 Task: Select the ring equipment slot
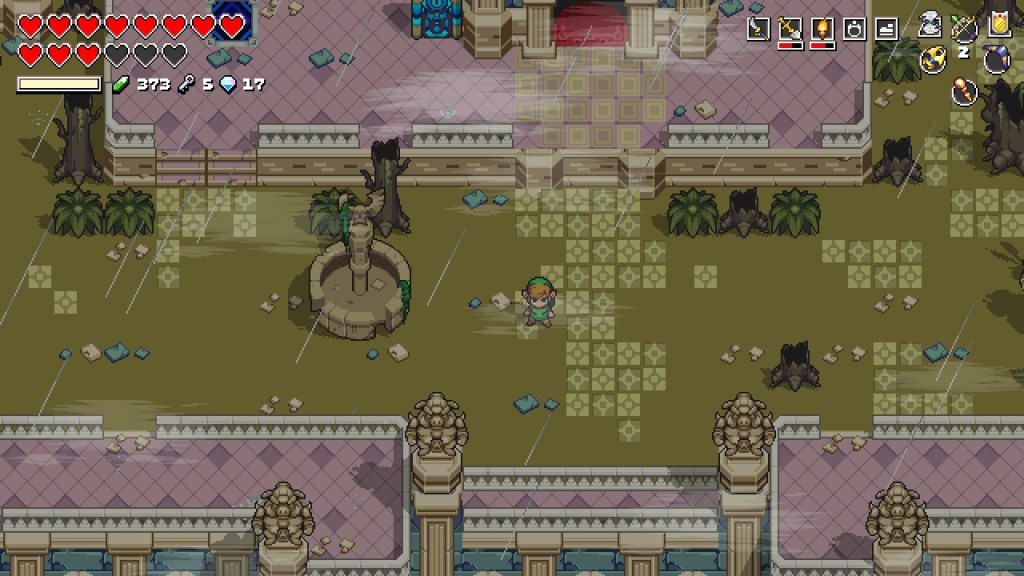pyautogui.click(x=854, y=29)
